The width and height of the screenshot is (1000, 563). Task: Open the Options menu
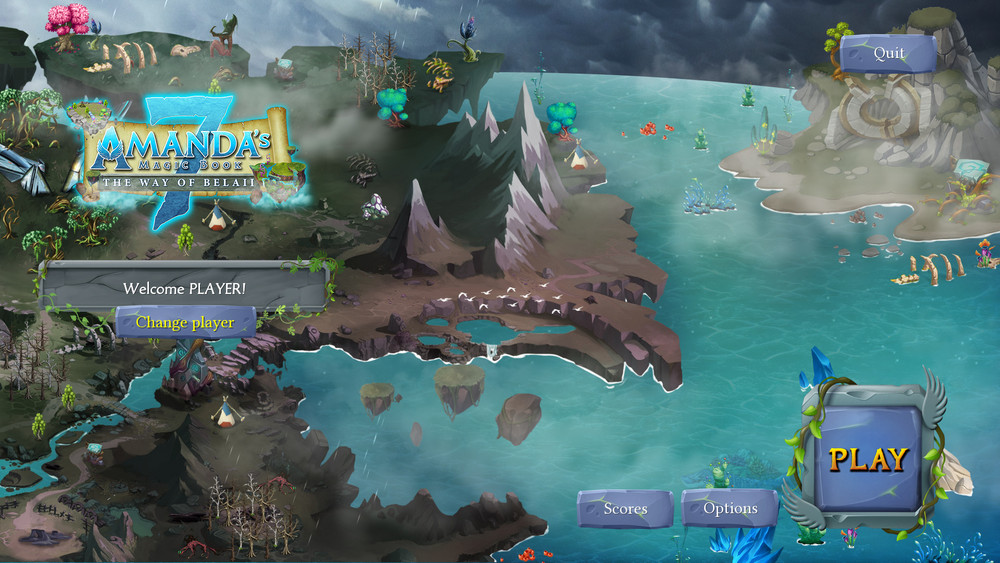tap(730, 509)
